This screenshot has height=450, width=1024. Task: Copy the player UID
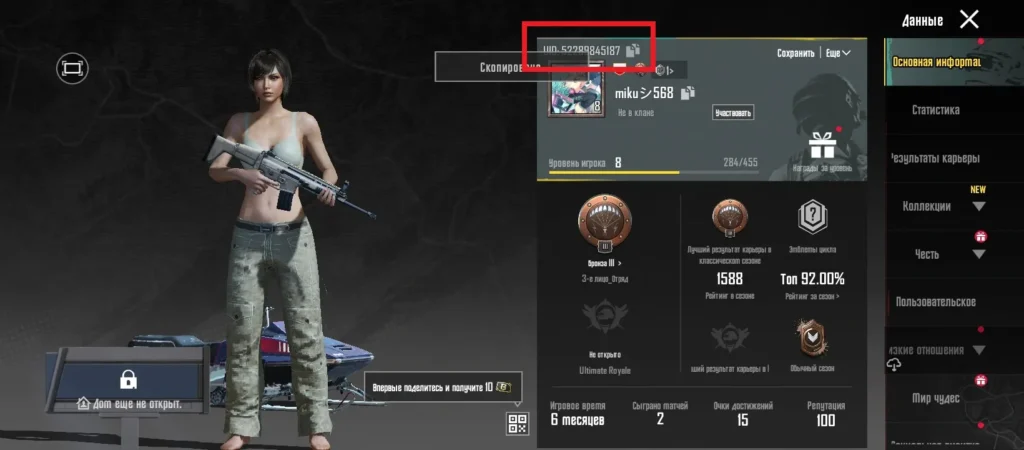(632, 50)
